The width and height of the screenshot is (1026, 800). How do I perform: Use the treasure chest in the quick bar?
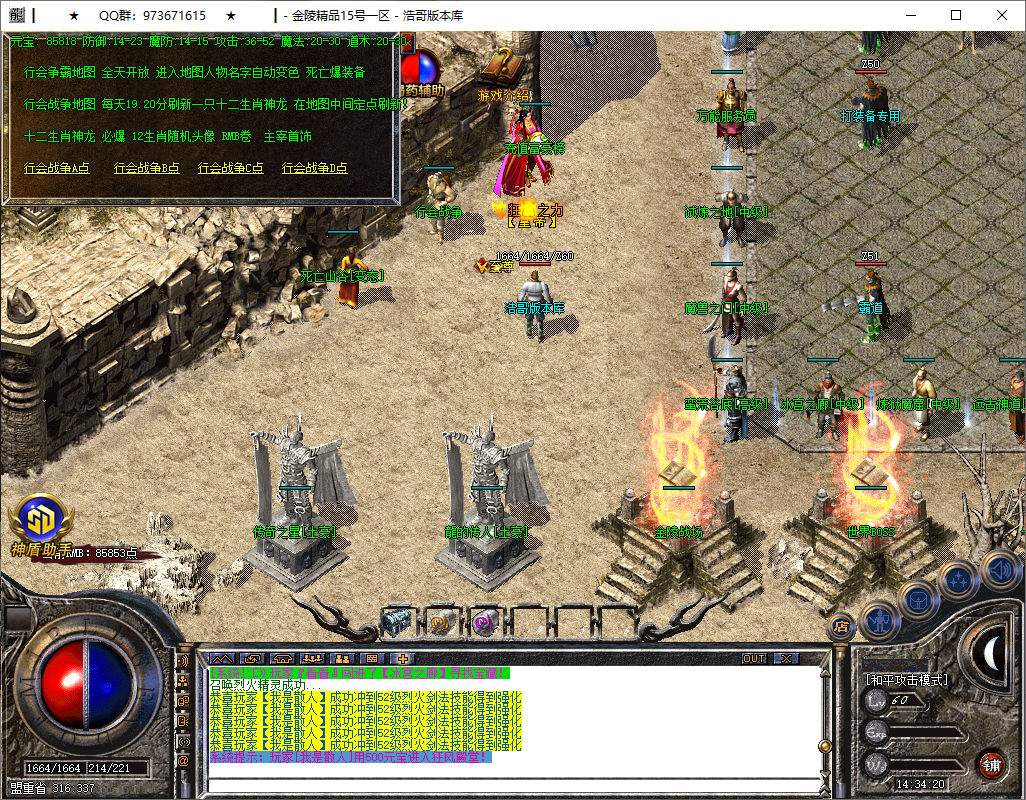click(x=397, y=621)
